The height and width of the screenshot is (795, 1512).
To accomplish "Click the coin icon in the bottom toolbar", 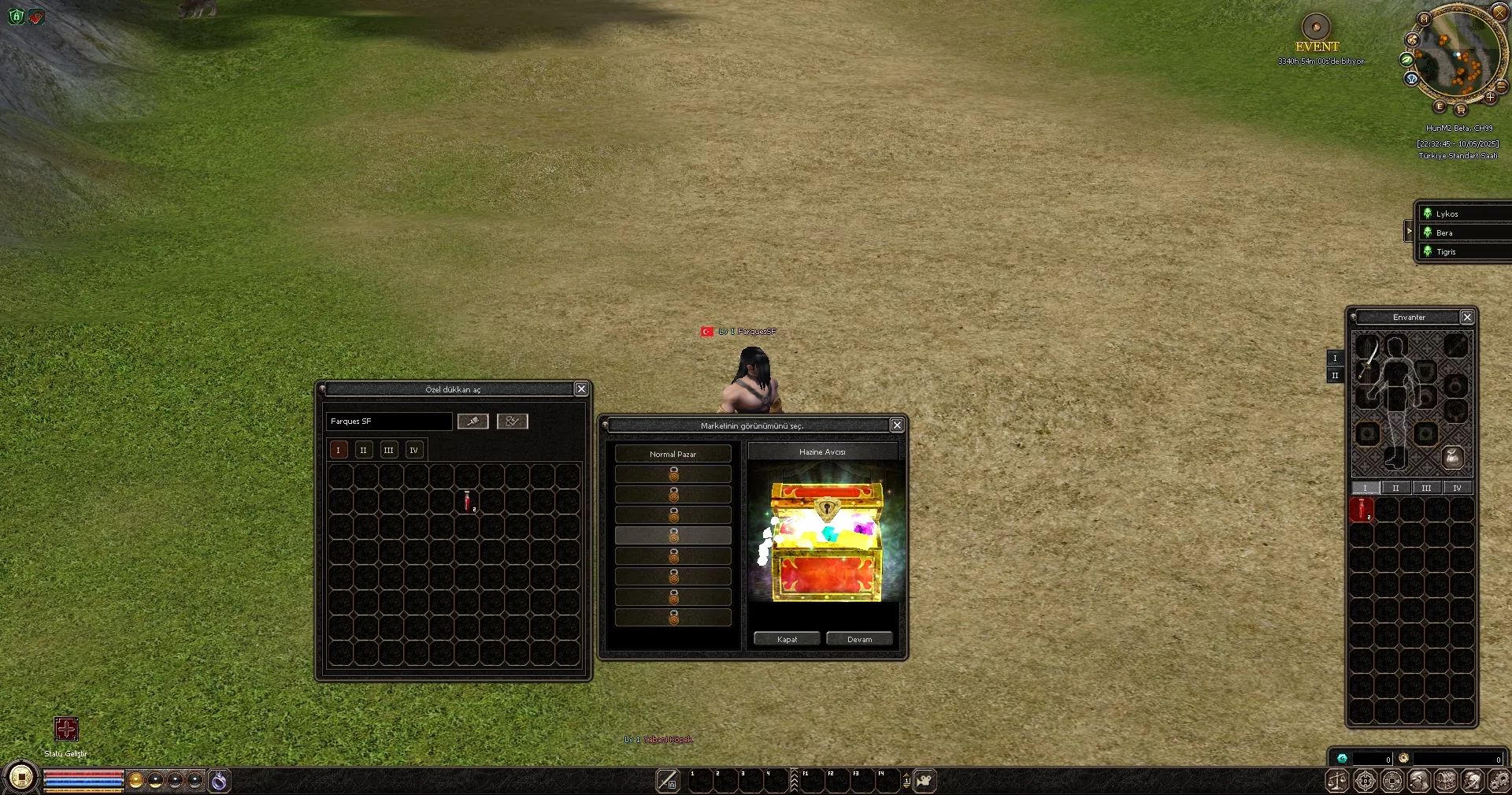I will coord(1392,781).
